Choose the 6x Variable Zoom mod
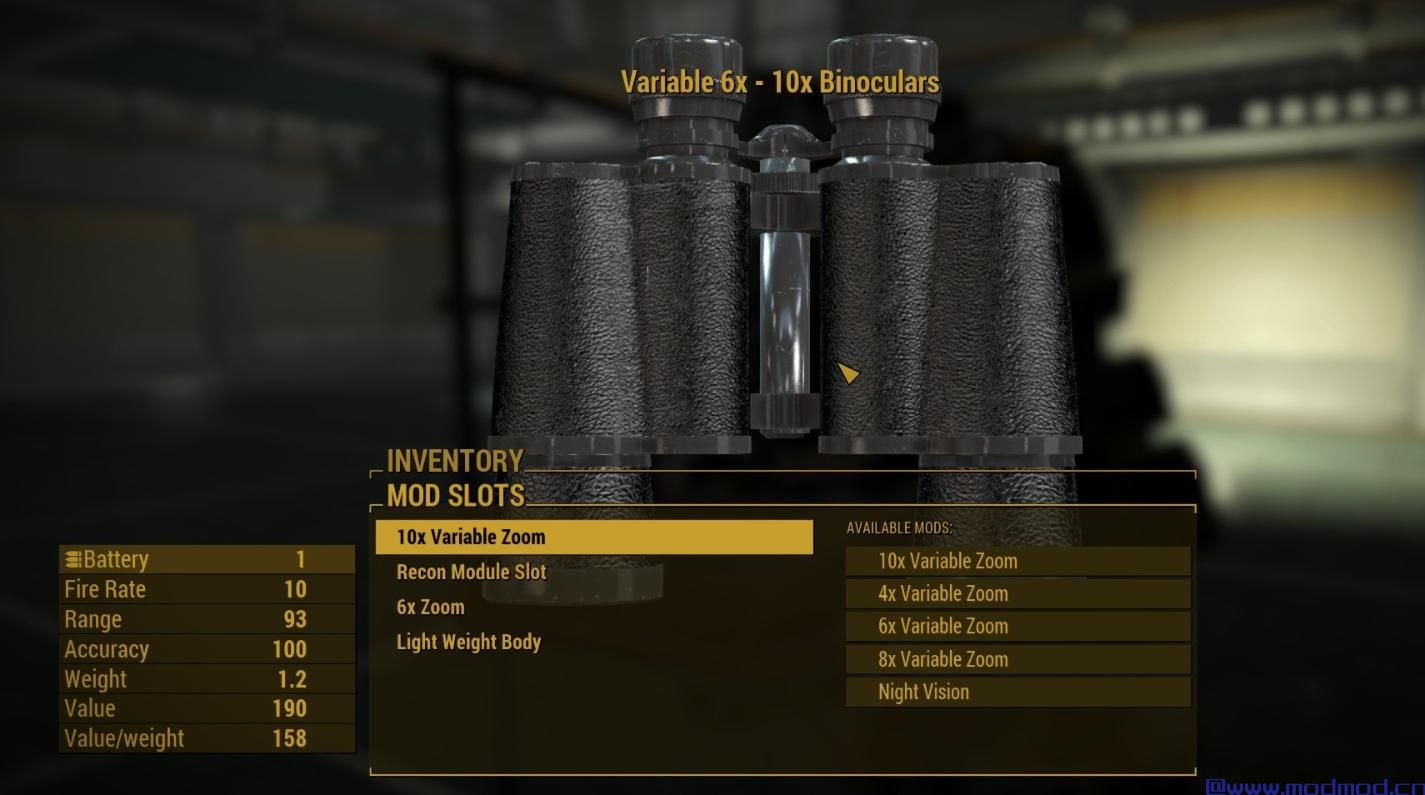Image resolution: width=1425 pixels, height=795 pixels. coord(1016,626)
